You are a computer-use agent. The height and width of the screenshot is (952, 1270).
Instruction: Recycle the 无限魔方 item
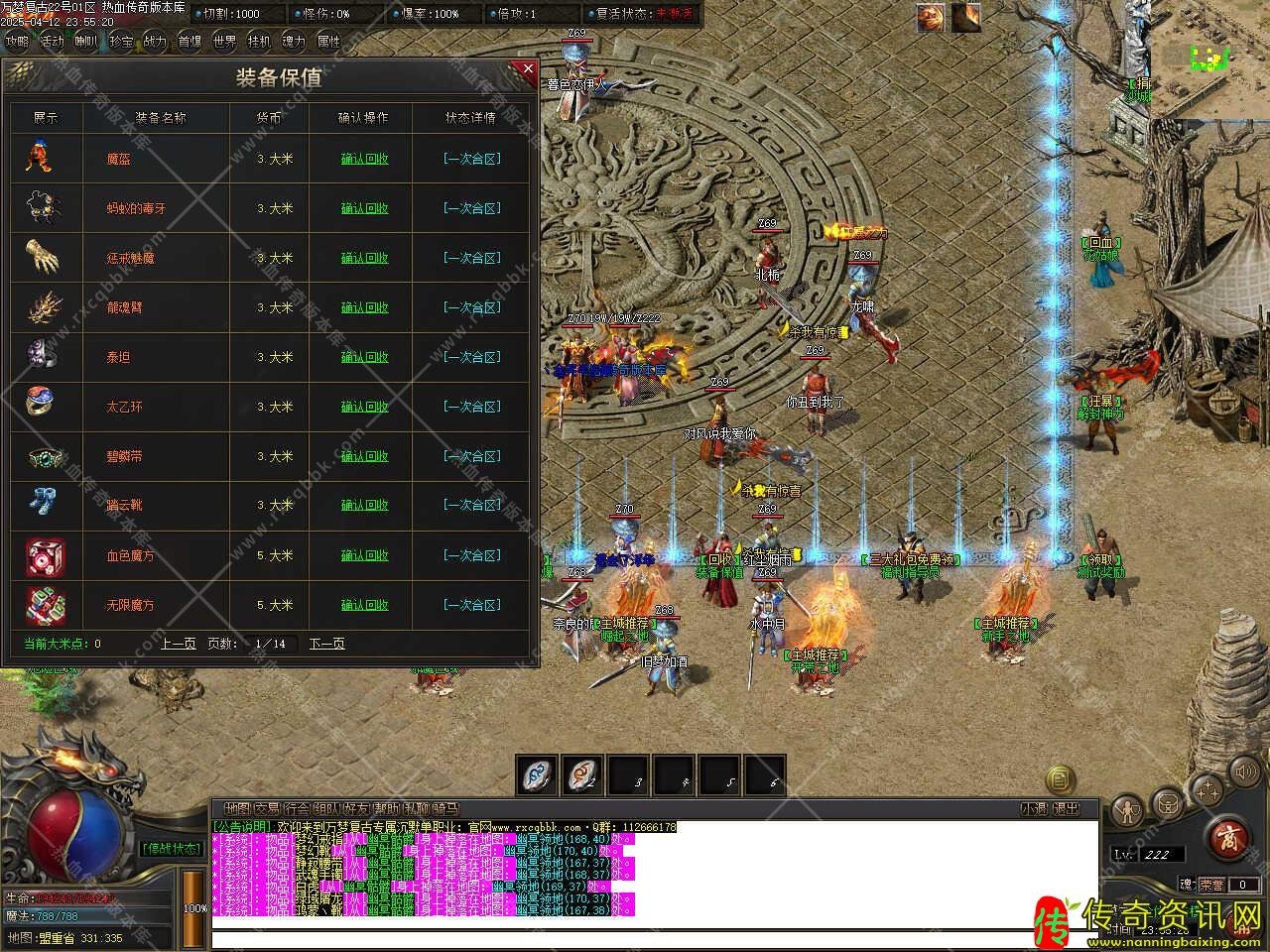(x=364, y=605)
